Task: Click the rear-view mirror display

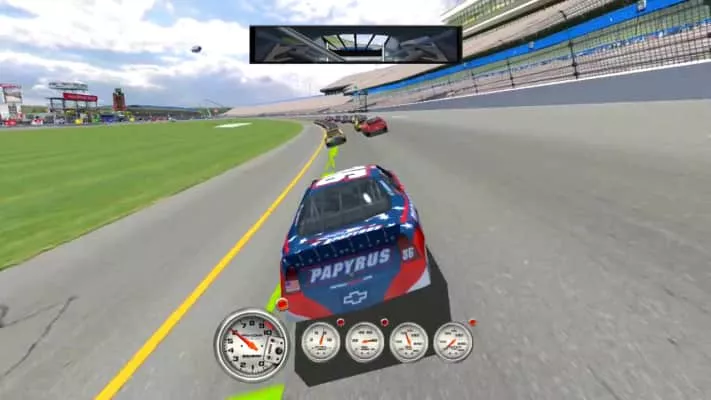Action: [355, 44]
